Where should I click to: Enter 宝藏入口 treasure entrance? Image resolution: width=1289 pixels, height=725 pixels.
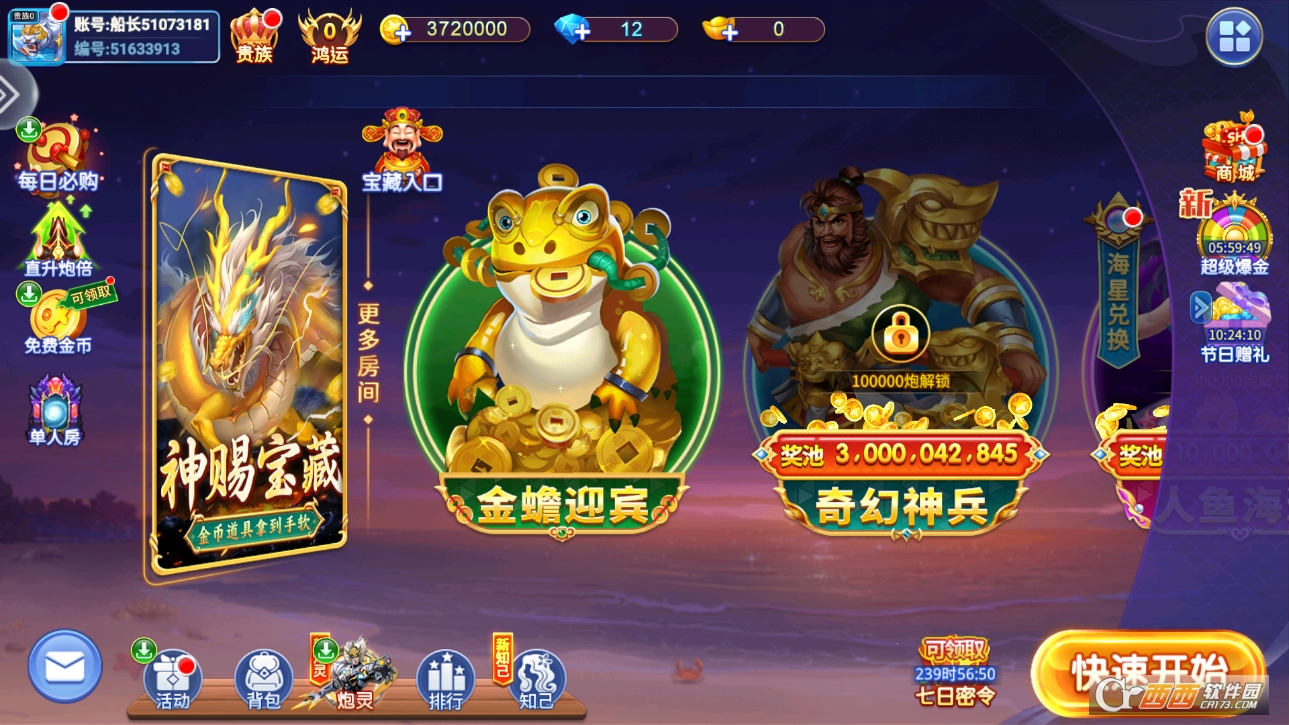coord(402,150)
